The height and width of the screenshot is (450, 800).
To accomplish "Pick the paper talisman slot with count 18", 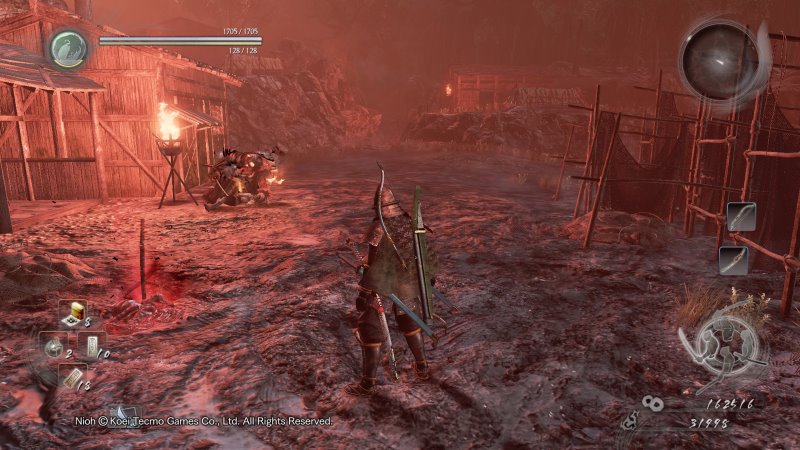I will click(x=71, y=376).
